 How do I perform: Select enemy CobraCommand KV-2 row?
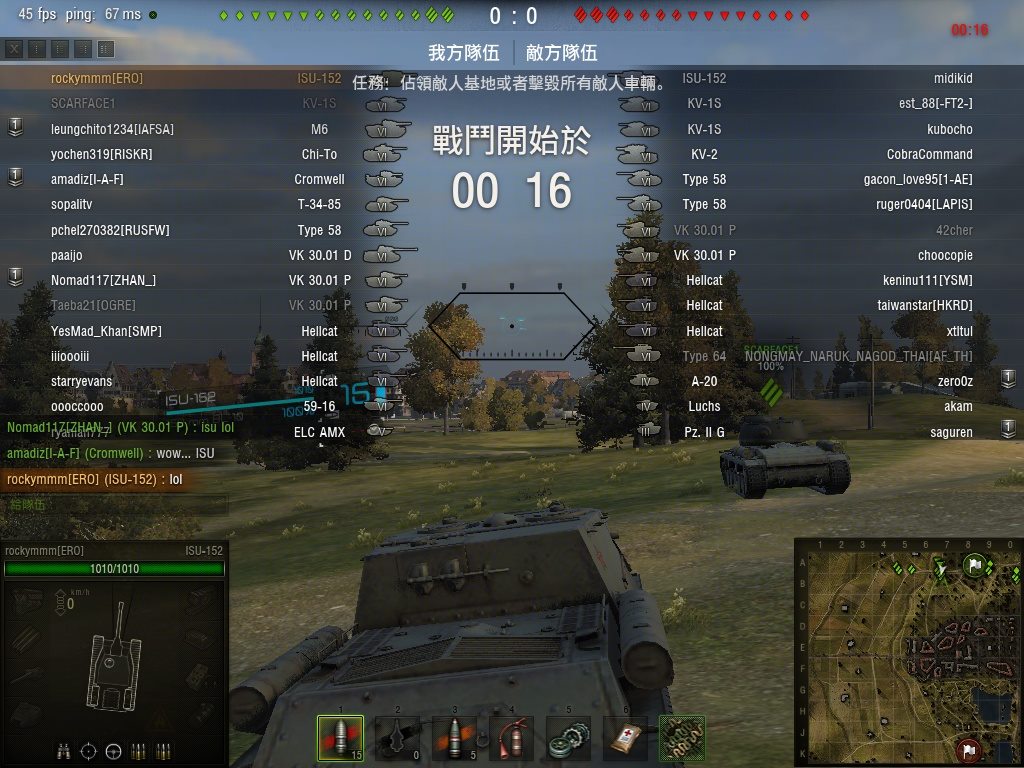tap(929, 154)
